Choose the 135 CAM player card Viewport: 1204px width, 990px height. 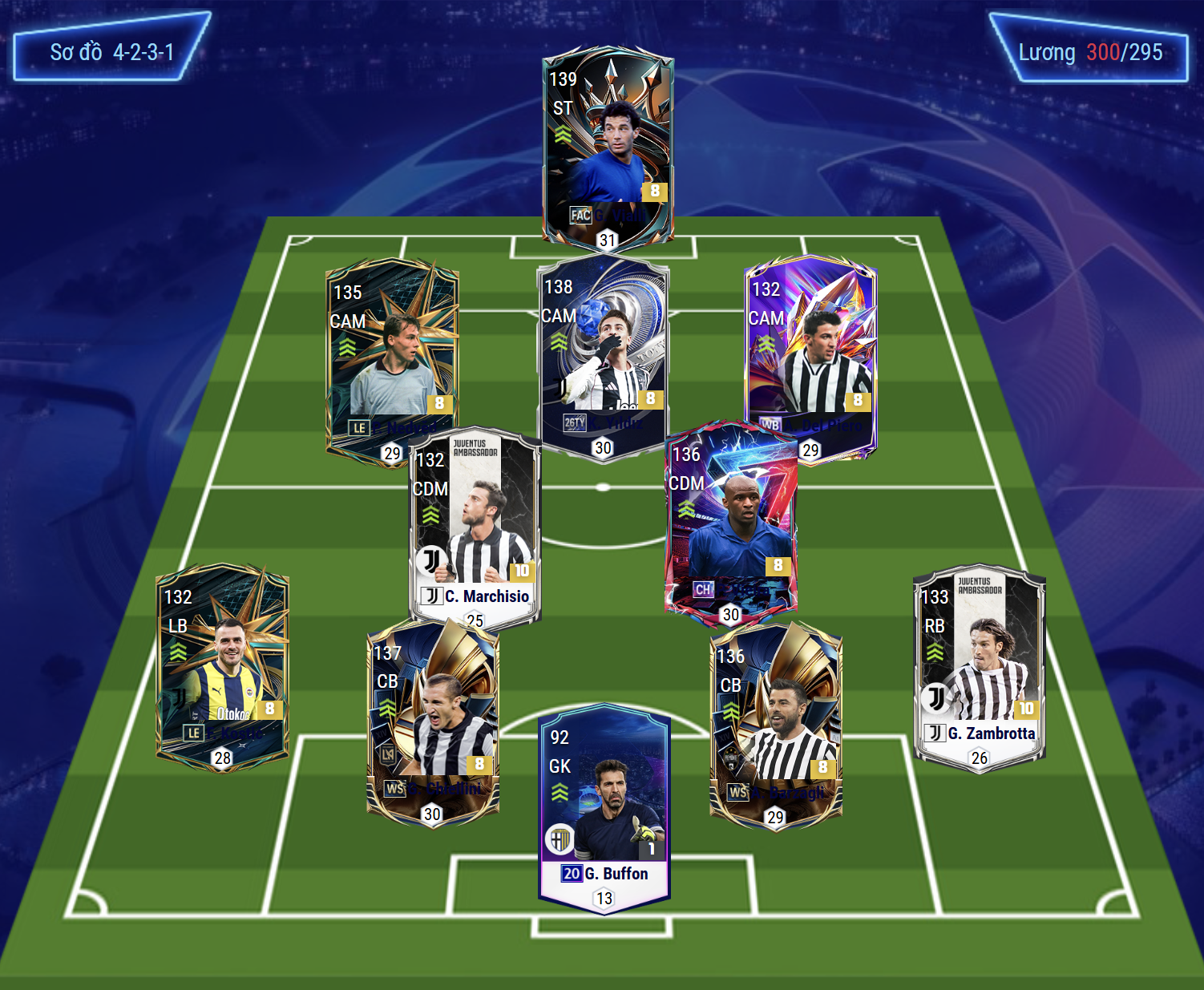[x=392, y=357]
